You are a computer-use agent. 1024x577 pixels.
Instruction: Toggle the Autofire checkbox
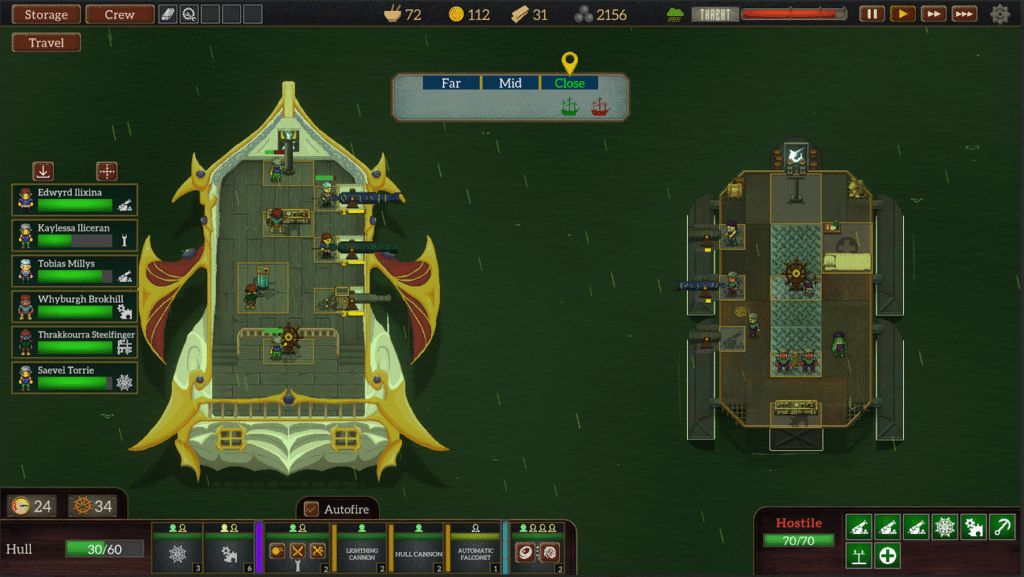(311, 509)
